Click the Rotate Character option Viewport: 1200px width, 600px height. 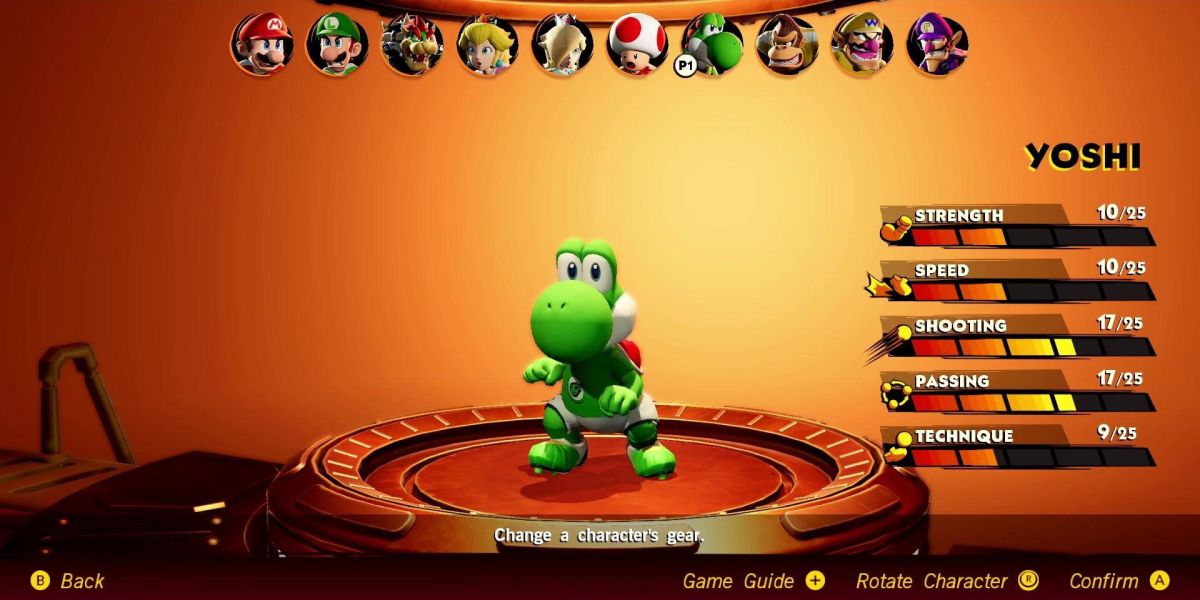(x=946, y=581)
